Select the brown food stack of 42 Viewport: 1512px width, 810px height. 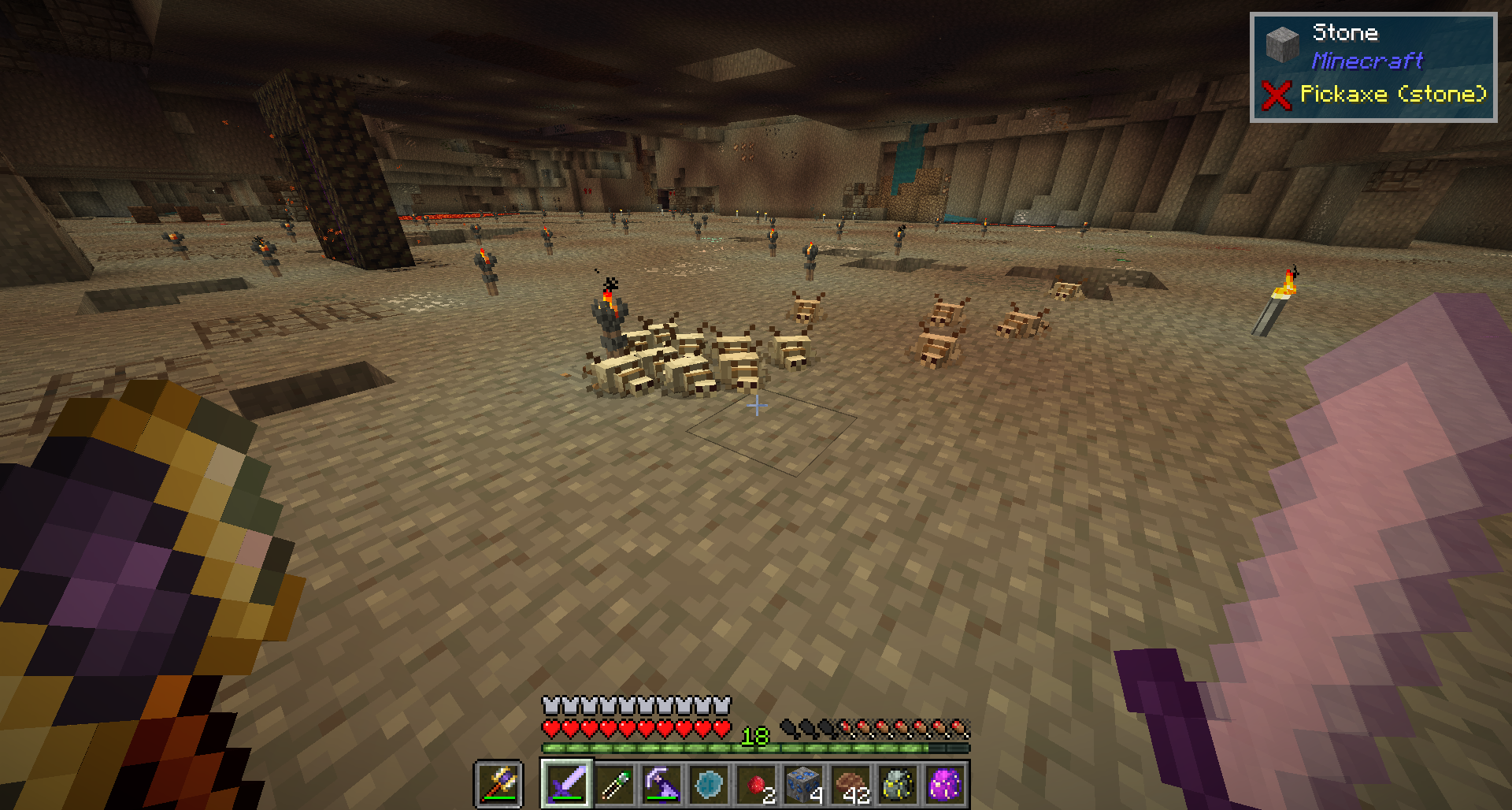(850, 784)
